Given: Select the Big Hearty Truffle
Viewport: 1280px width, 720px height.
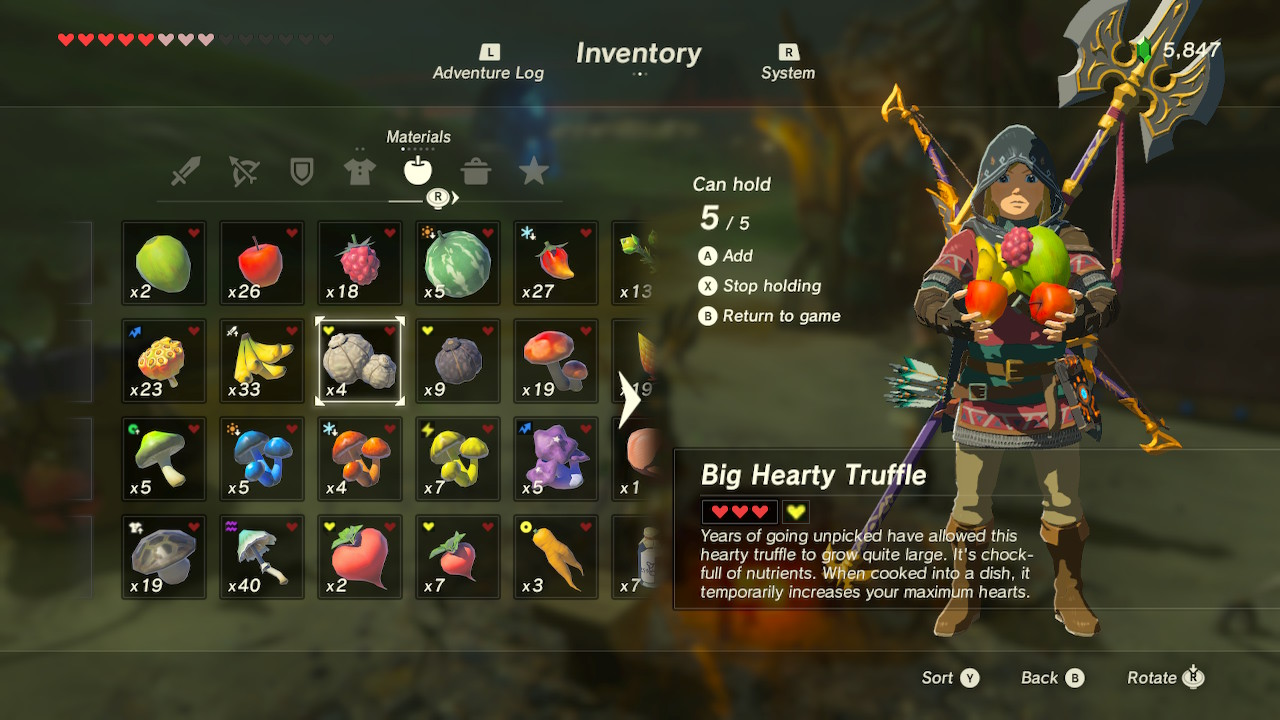Looking at the screenshot, I should click(359, 360).
